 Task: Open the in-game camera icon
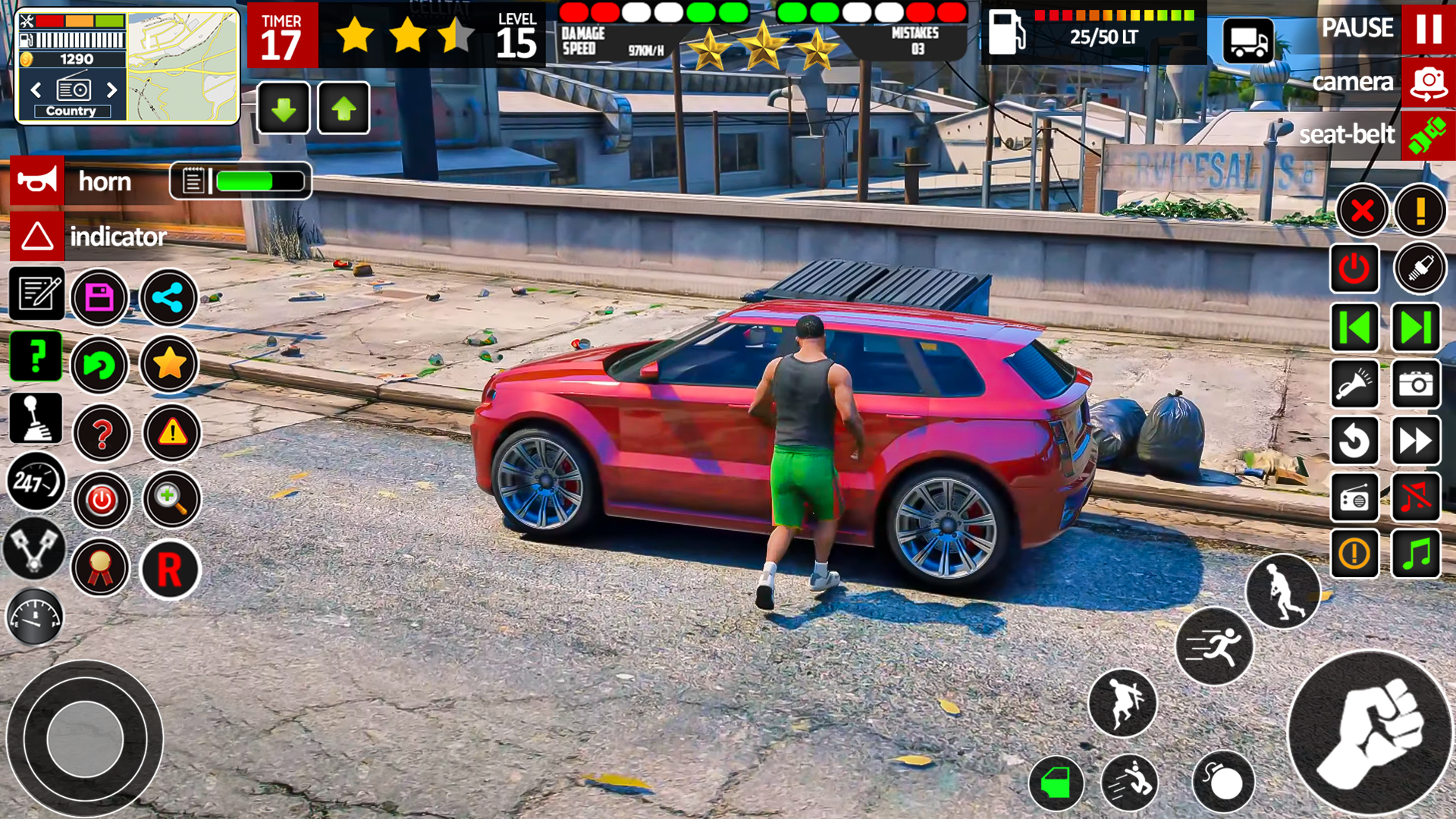click(1417, 384)
